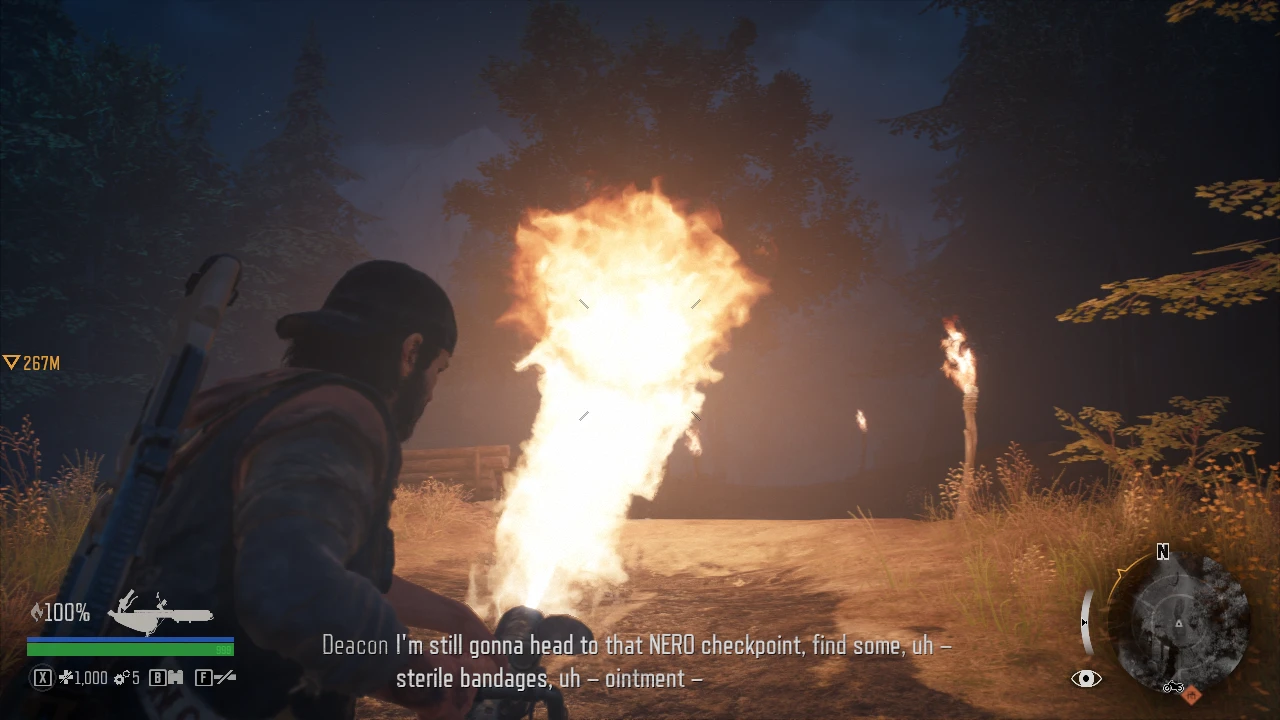The image size is (1280, 720).
Task: Toggle the stealth detection eye indicator
Action: [1086, 677]
